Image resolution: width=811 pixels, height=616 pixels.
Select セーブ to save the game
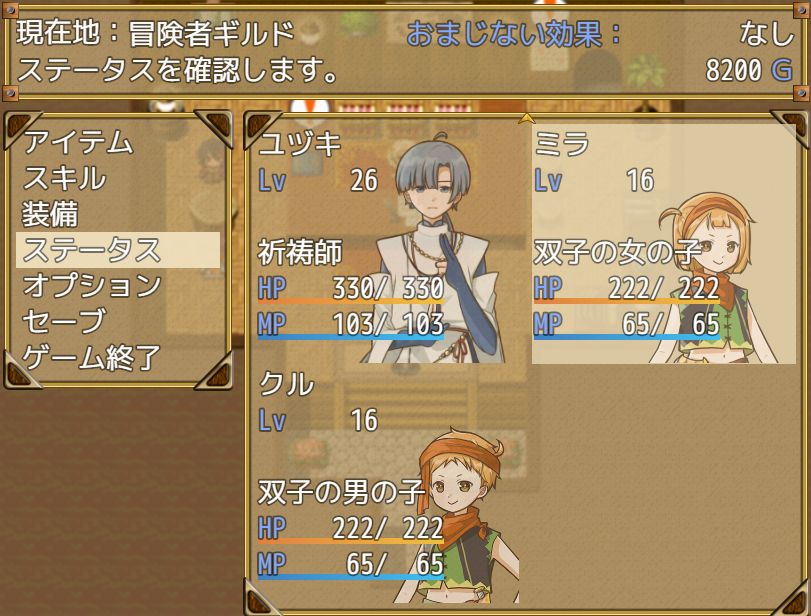[64, 322]
